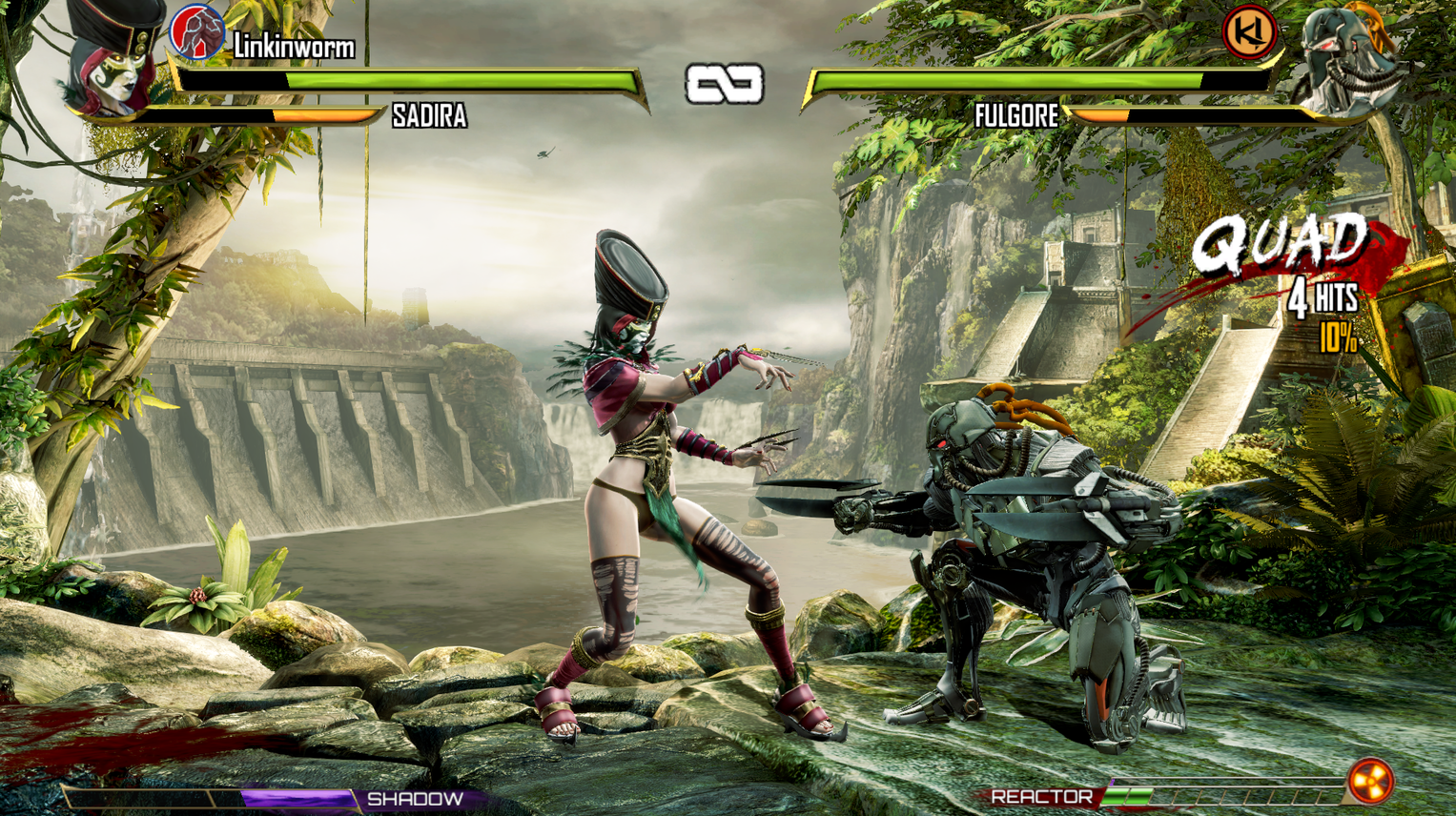Click the Reactor radiation symbol icon
The height and width of the screenshot is (816, 1456).
coord(1370,781)
